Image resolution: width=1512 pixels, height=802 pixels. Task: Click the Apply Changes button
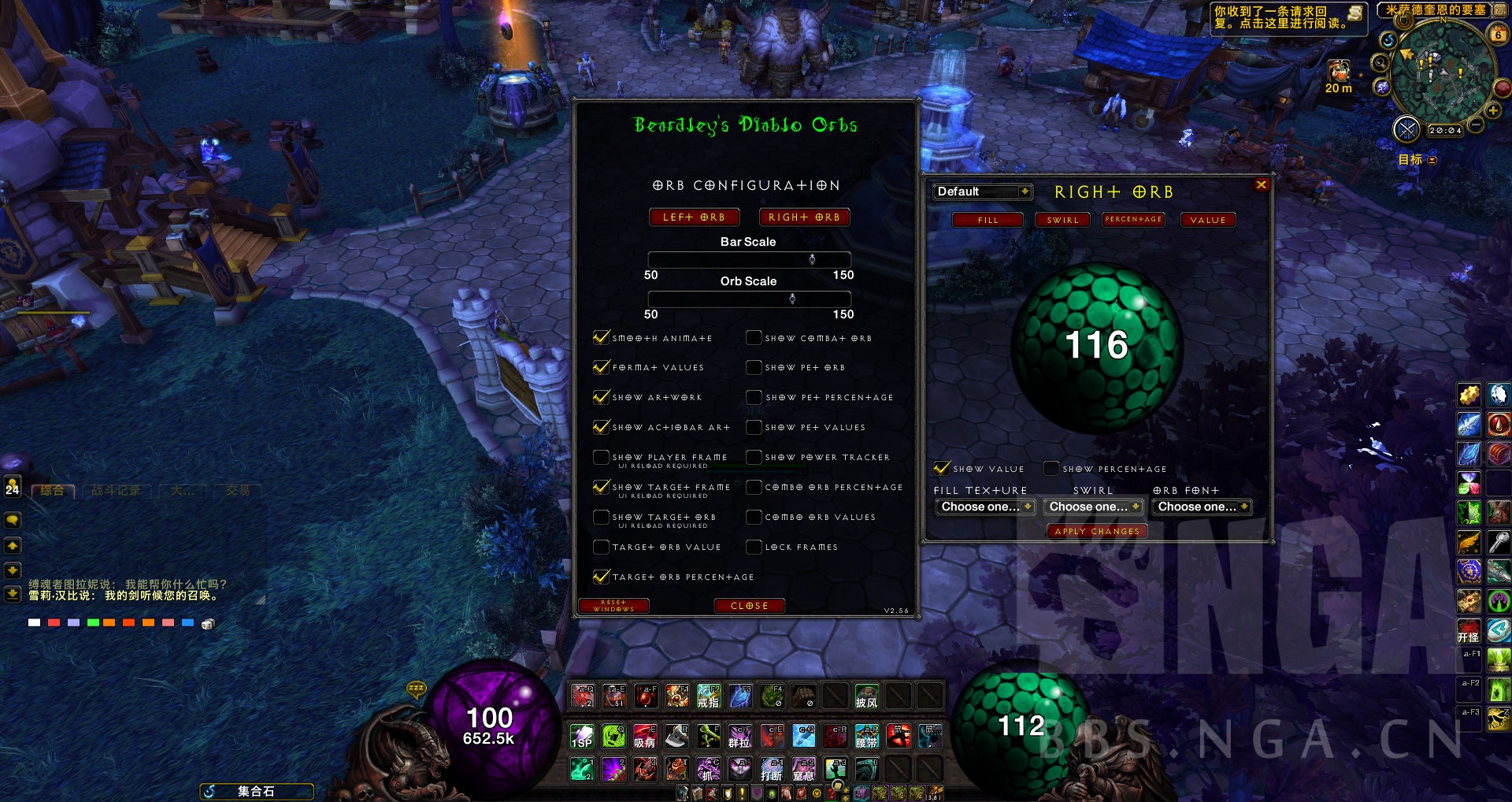1097,531
